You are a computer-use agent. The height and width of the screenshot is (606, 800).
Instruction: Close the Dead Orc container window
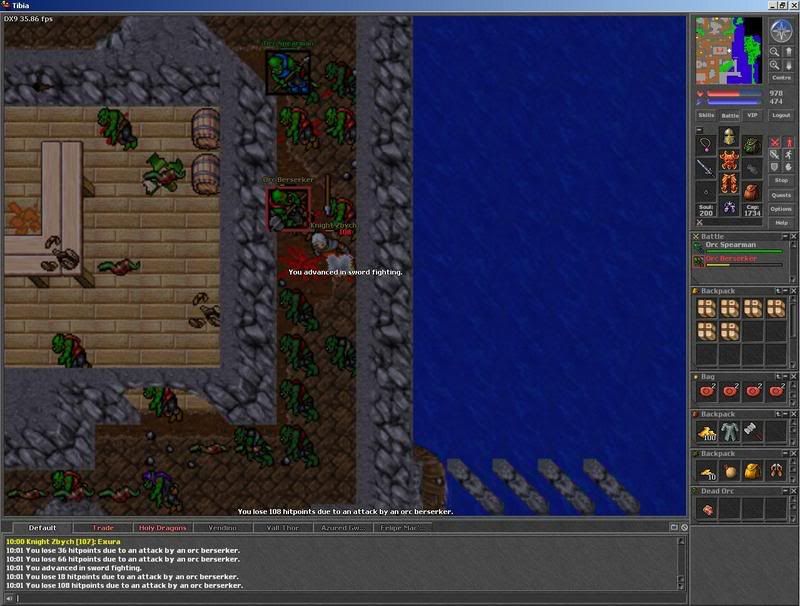click(794, 491)
